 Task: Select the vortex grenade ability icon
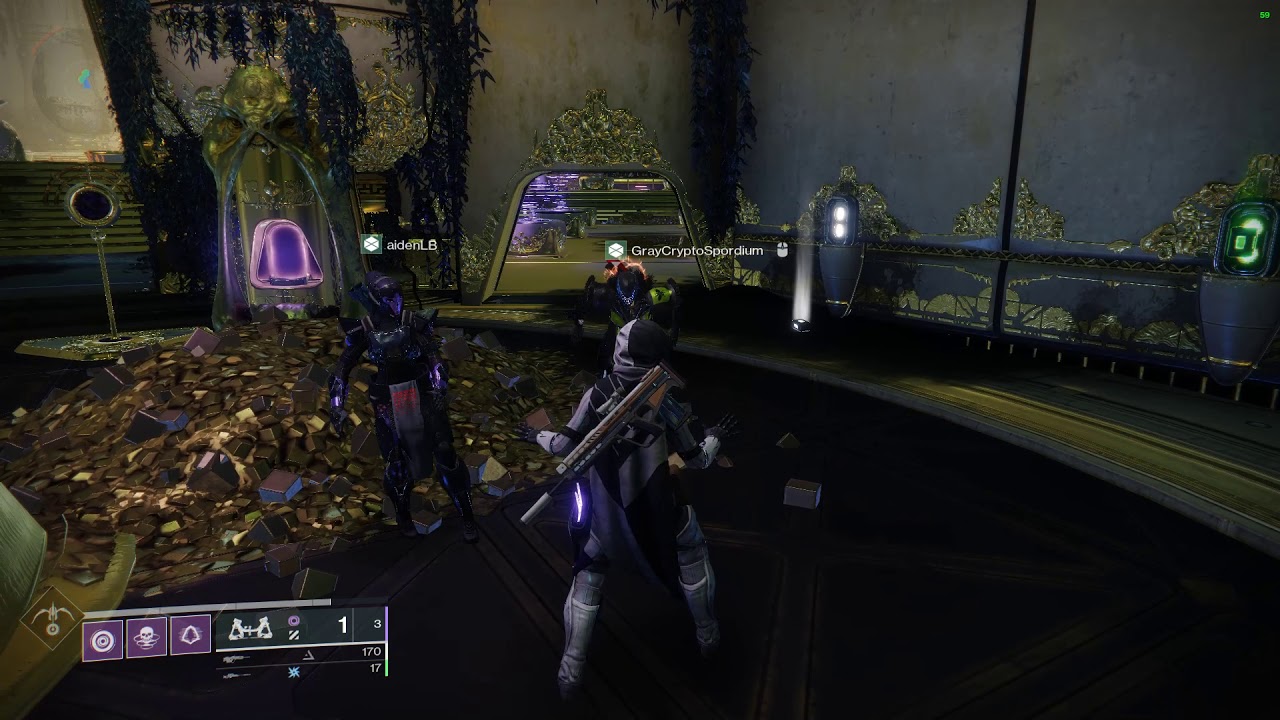click(x=103, y=638)
